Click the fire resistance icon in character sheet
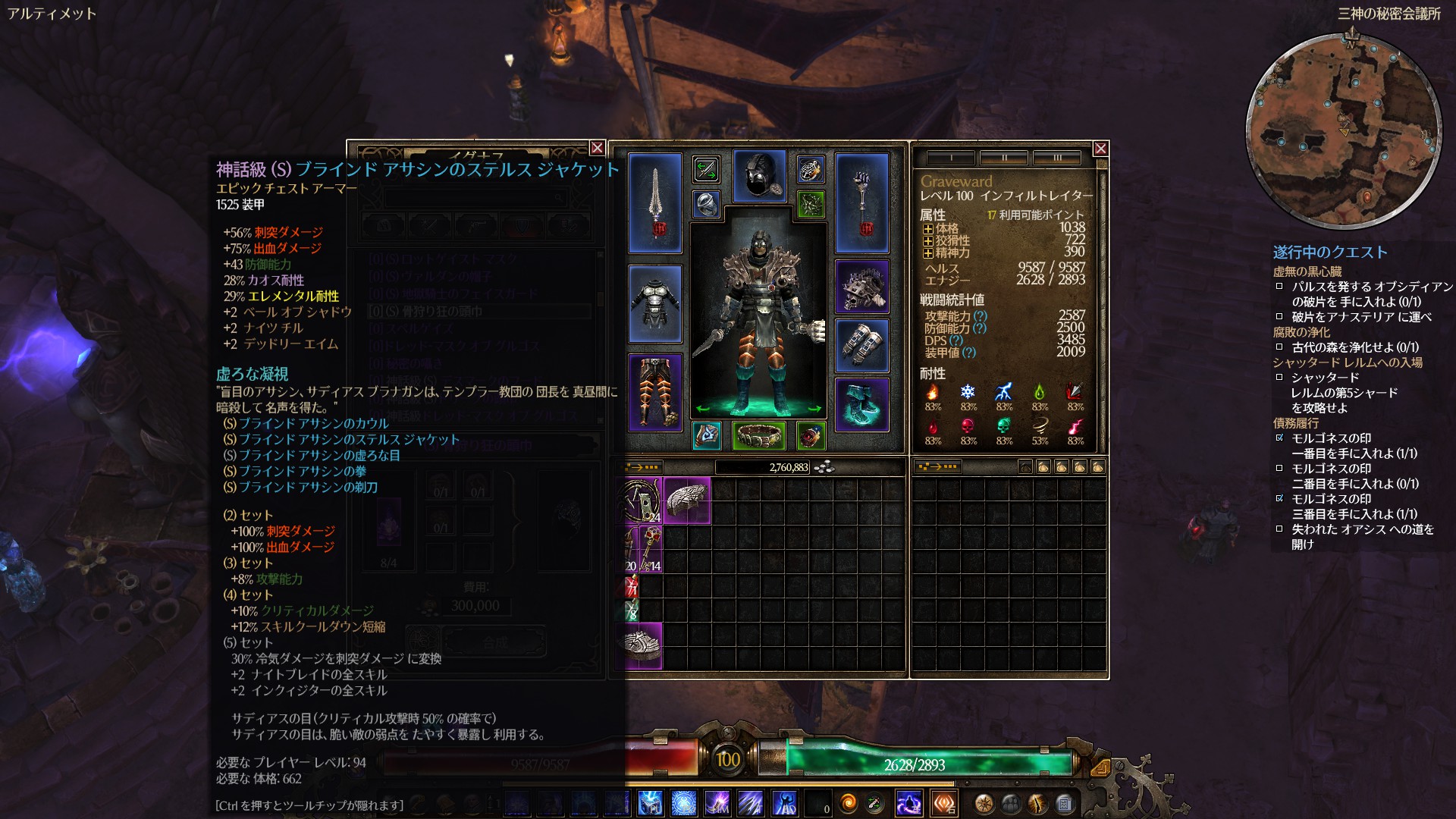This screenshot has width=1456, height=819. [x=933, y=391]
